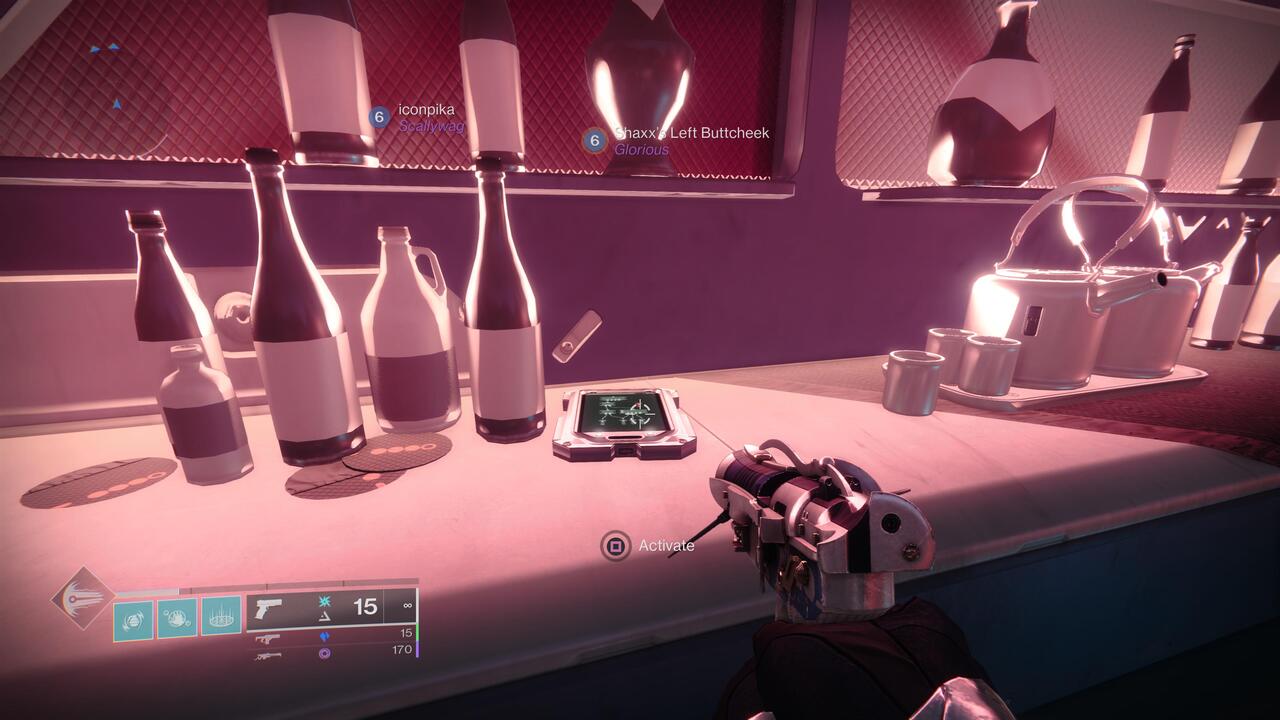Click the Activate label text
The height and width of the screenshot is (720, 1280).
[666, 547]
